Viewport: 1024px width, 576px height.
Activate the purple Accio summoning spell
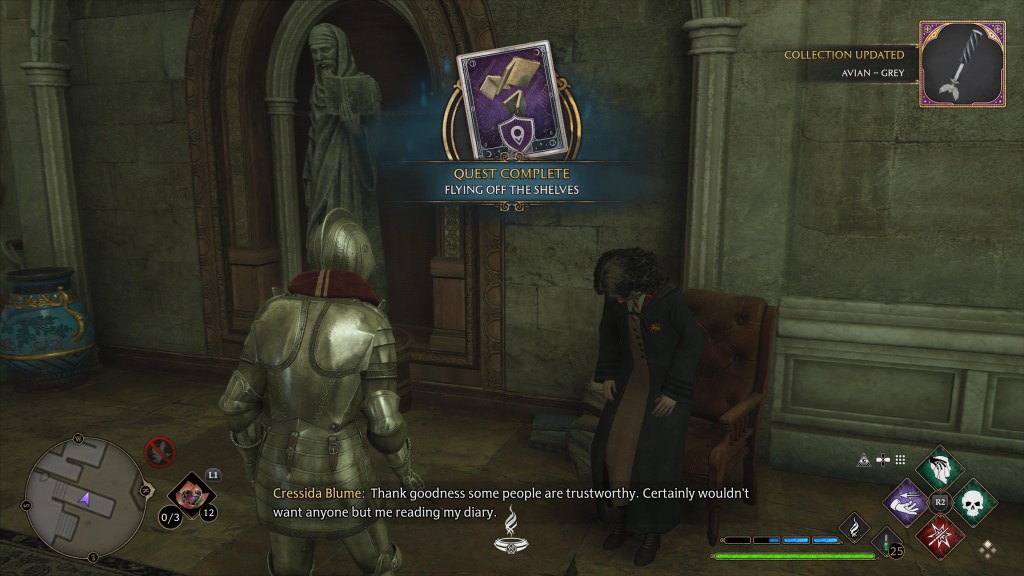[x=906, y=499]
